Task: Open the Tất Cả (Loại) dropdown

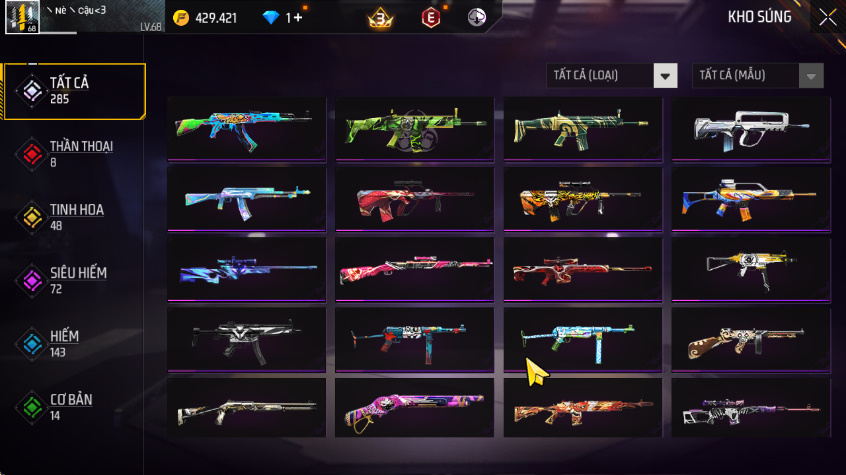Action: (x=612, y=76)
